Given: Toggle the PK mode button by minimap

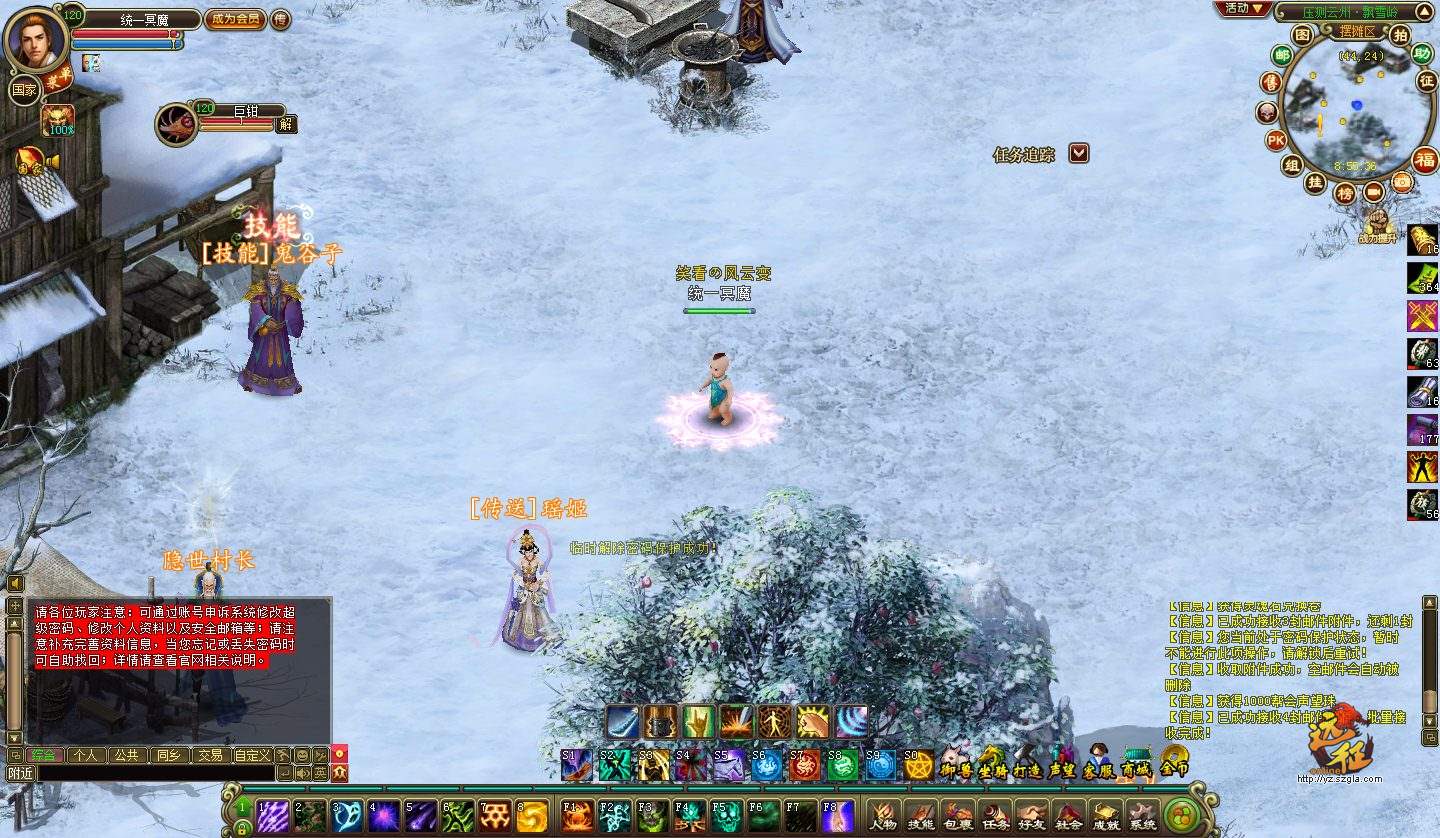Looking at the screenshot, I should [1276, 140].
